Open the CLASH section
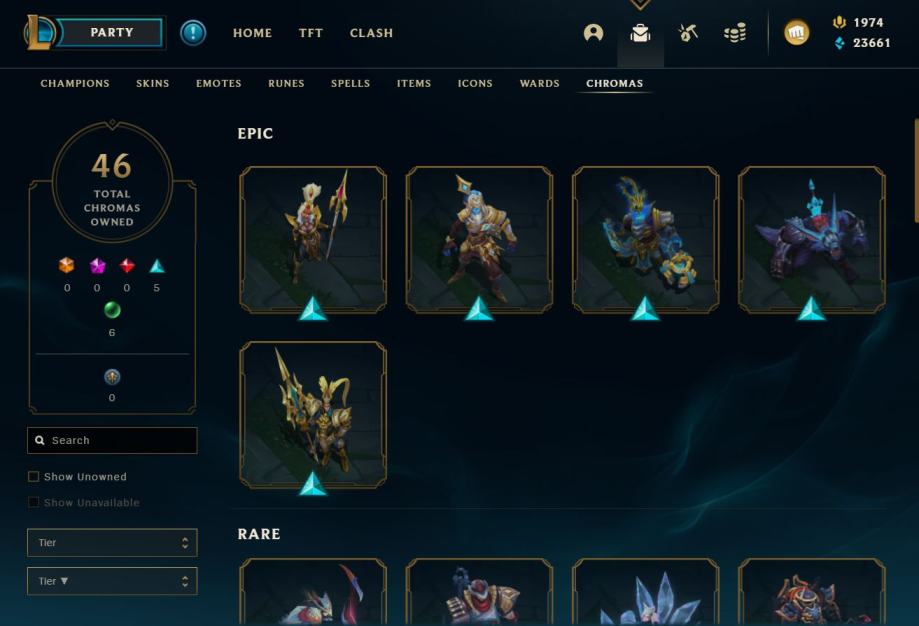Viewport: 919px width, 626px height. tap(371, 33)
